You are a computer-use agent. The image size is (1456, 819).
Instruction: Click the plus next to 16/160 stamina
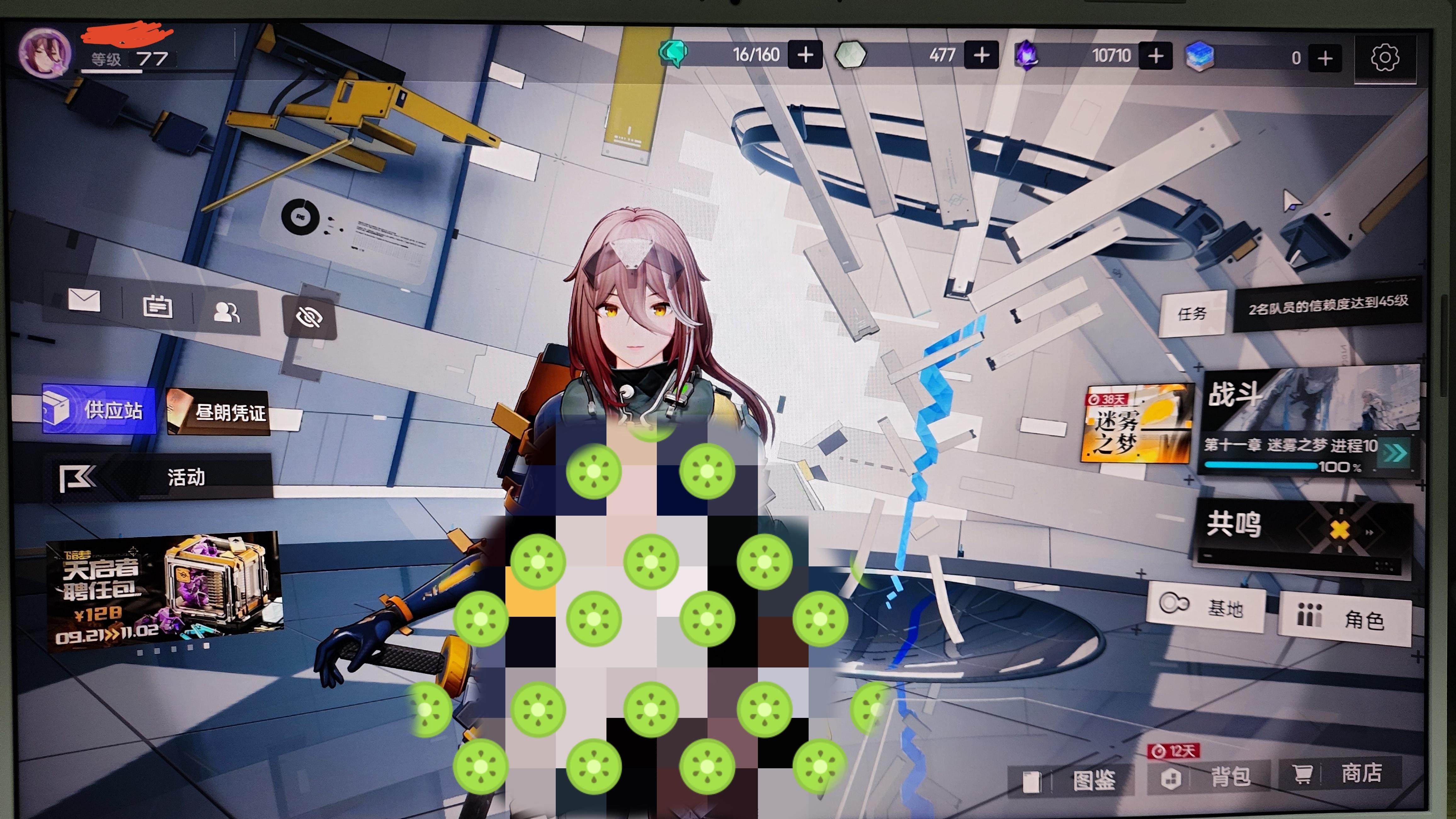tap(805, 55)
